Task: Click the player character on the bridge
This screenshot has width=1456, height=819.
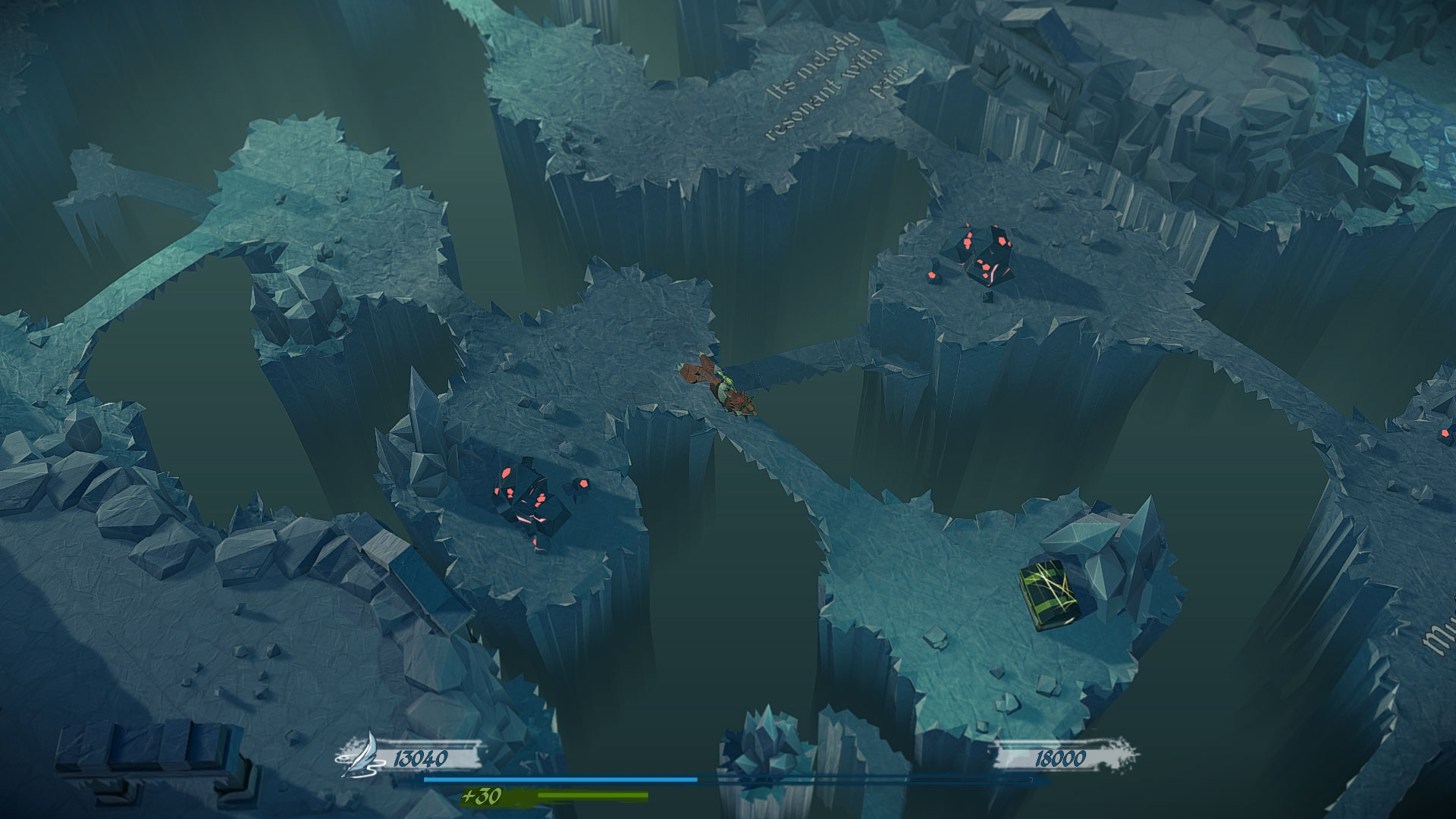Action: (x=720, y=387)
